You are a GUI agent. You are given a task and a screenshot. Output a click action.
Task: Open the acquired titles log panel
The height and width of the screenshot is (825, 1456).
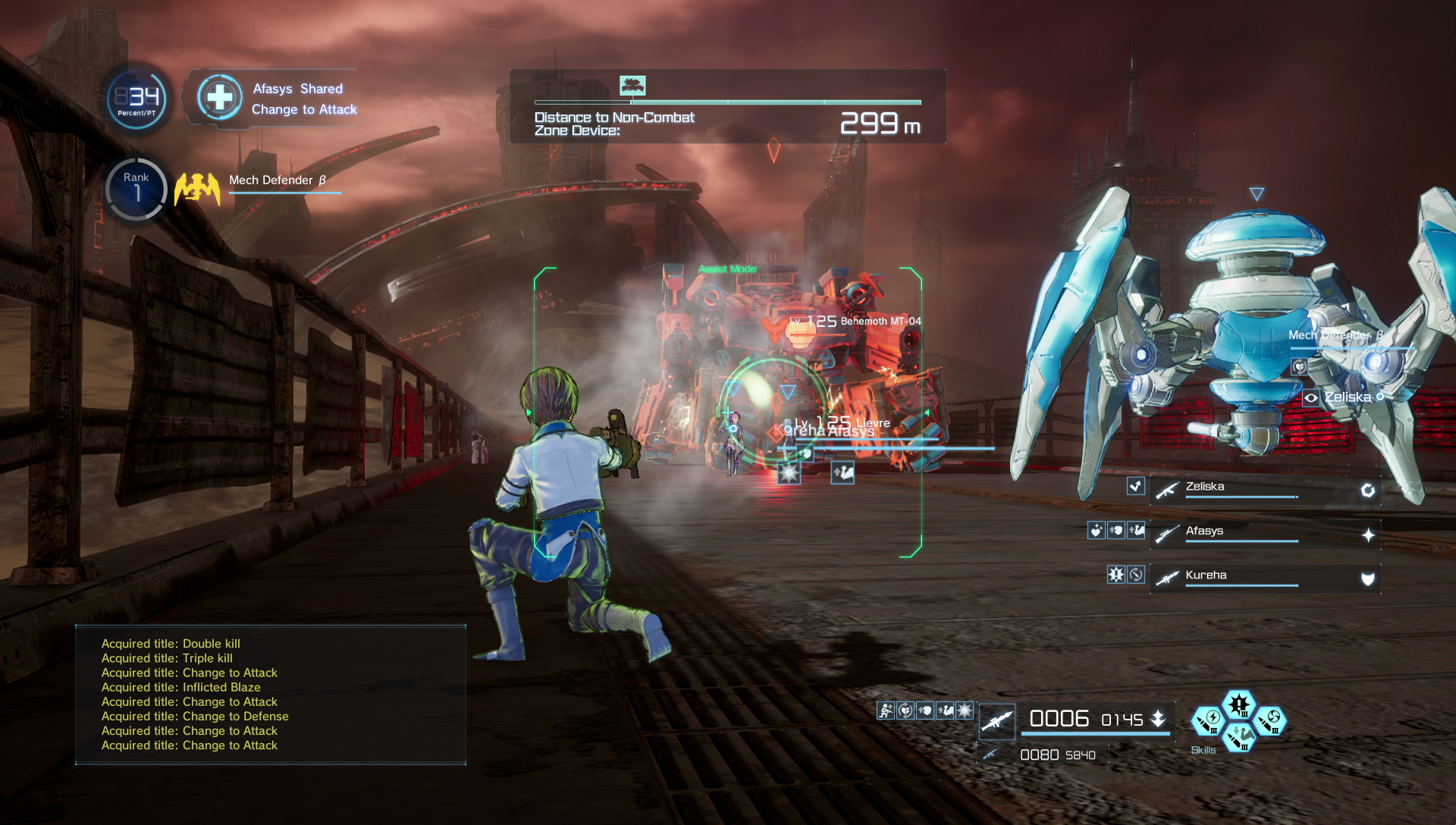tap(271, 695)
